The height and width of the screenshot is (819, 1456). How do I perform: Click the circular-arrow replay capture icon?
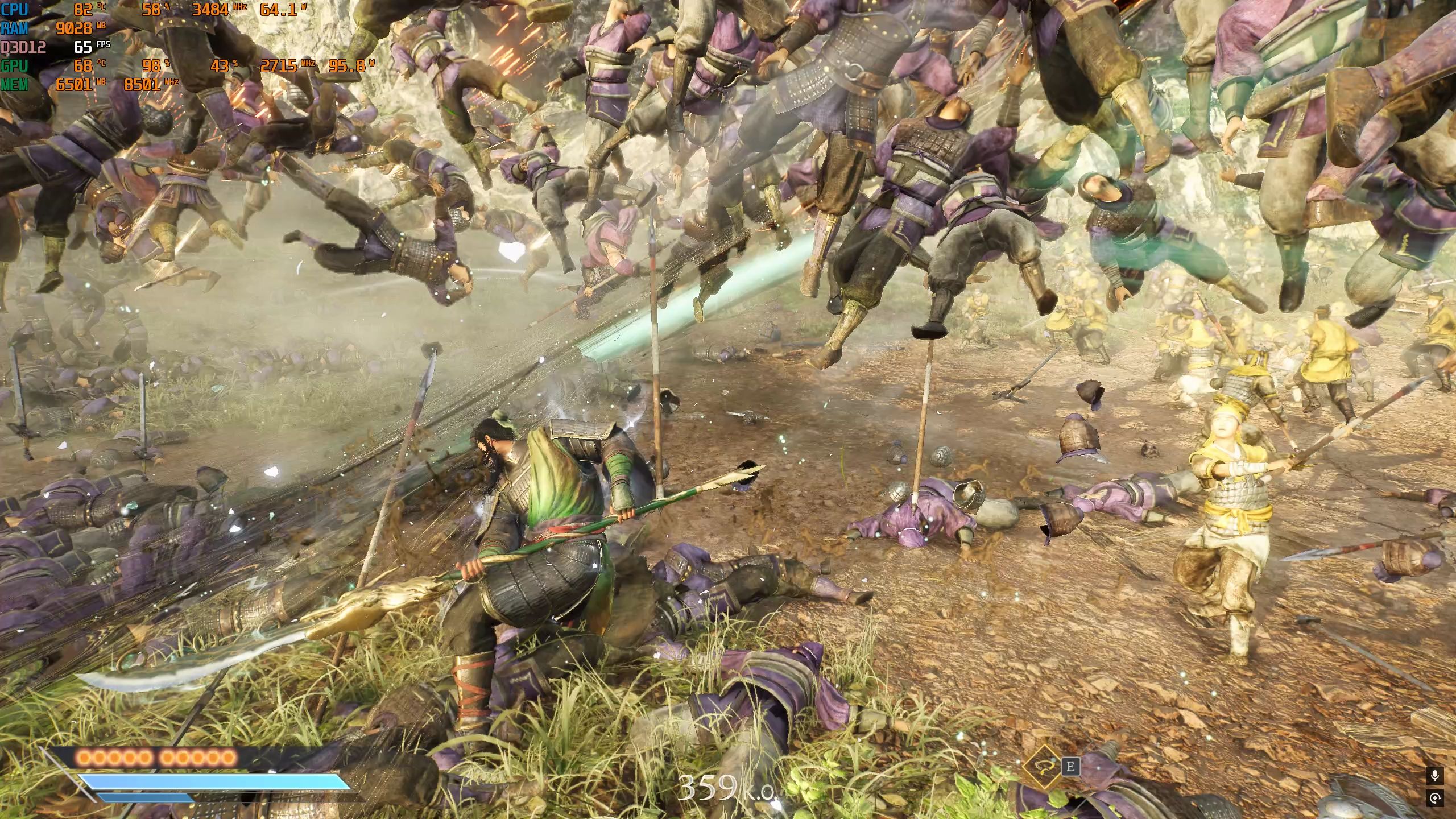click(x=1435, y=798)
